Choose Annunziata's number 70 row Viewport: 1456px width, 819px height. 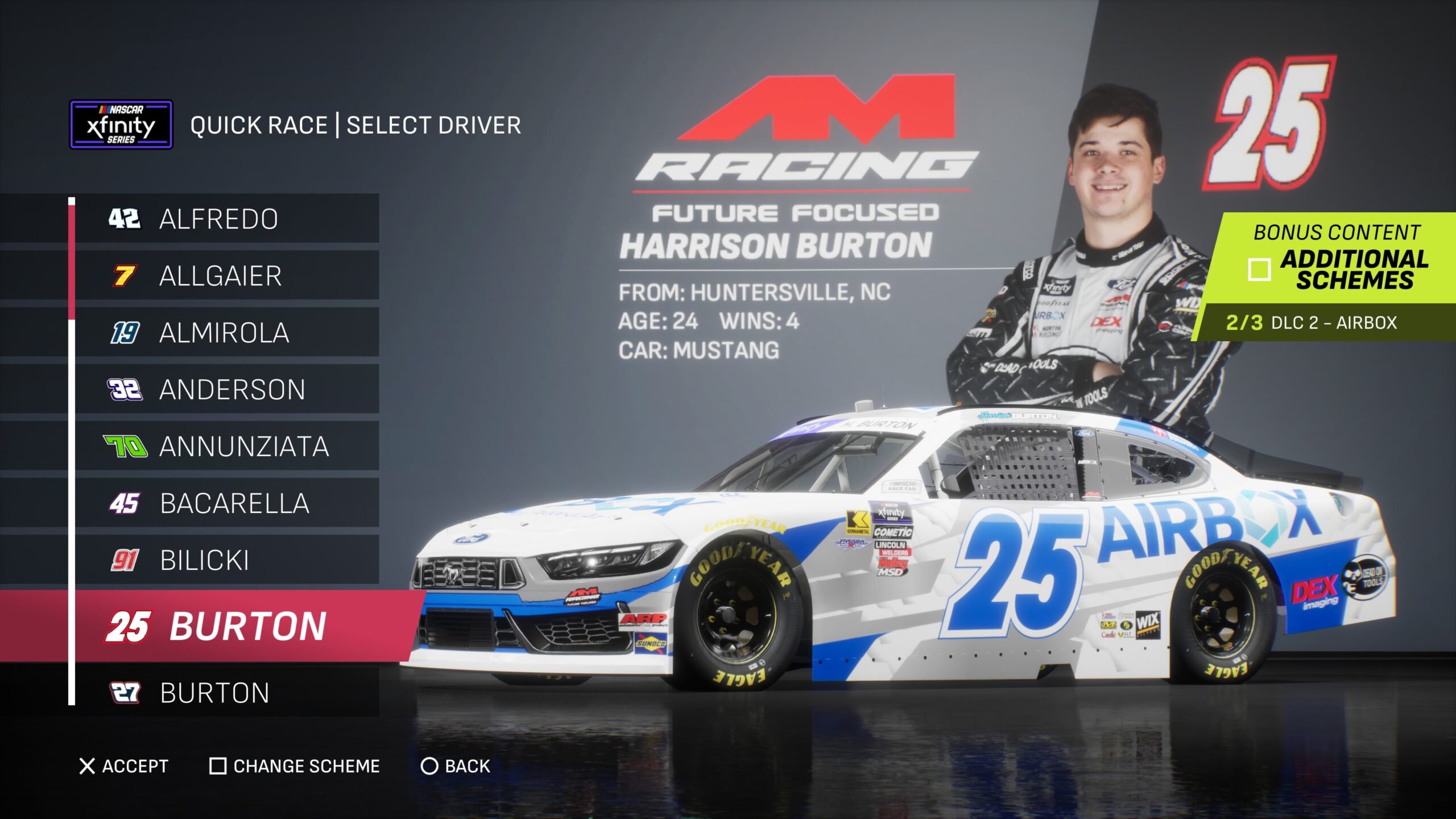(x=226, y=446)
